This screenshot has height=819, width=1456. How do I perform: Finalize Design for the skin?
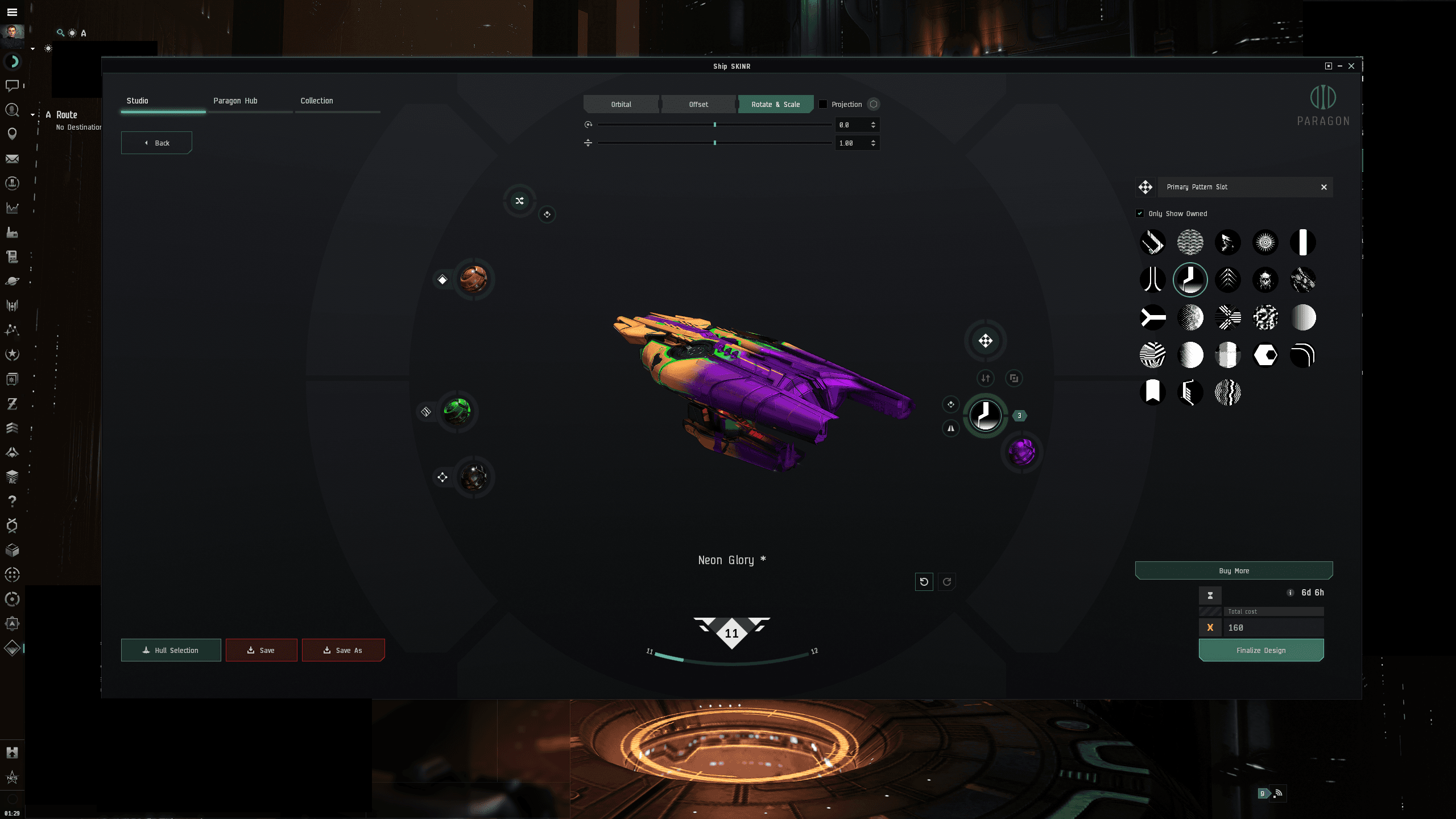1261,650
